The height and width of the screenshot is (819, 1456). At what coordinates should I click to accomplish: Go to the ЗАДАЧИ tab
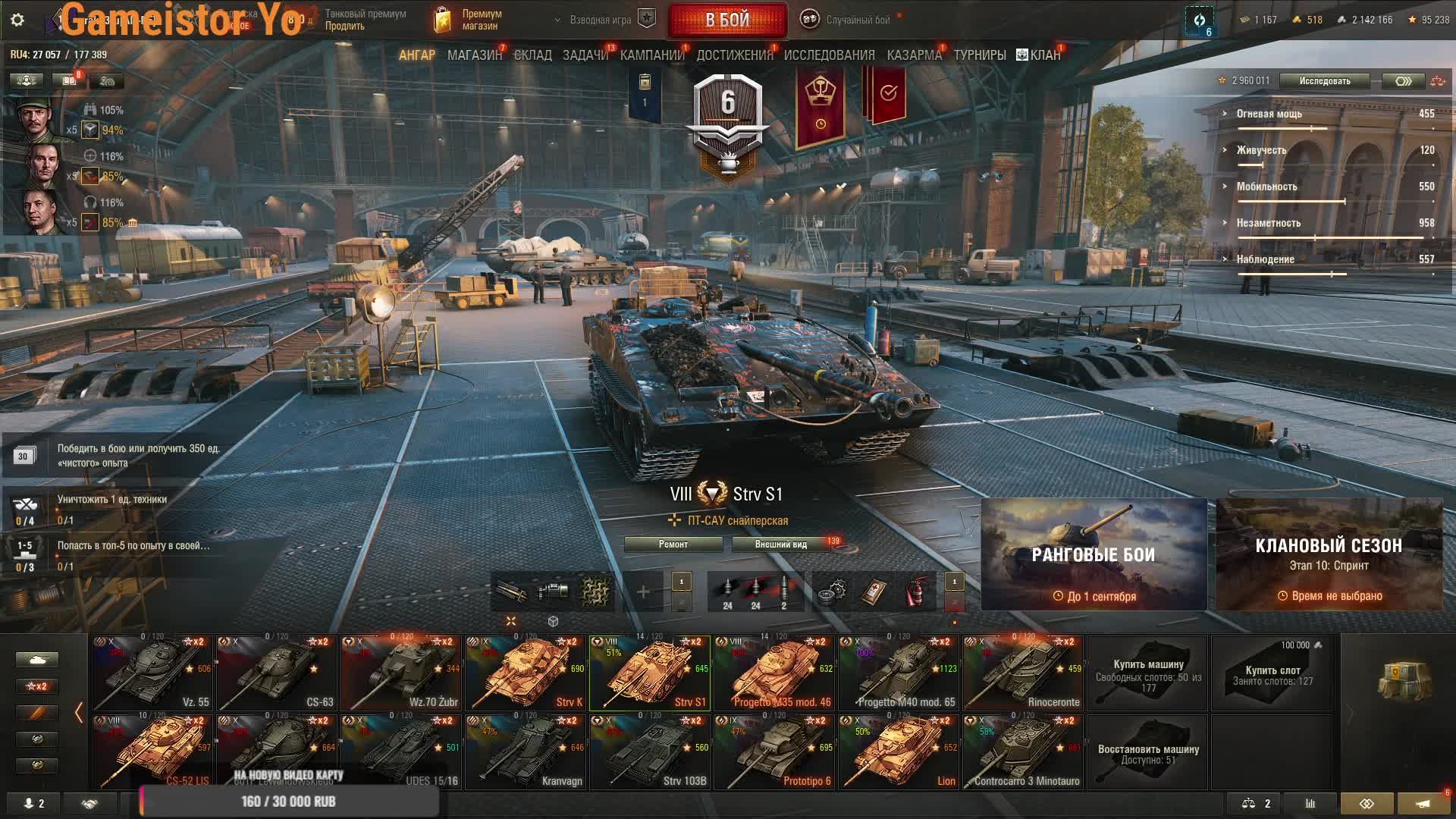point(585,55)
